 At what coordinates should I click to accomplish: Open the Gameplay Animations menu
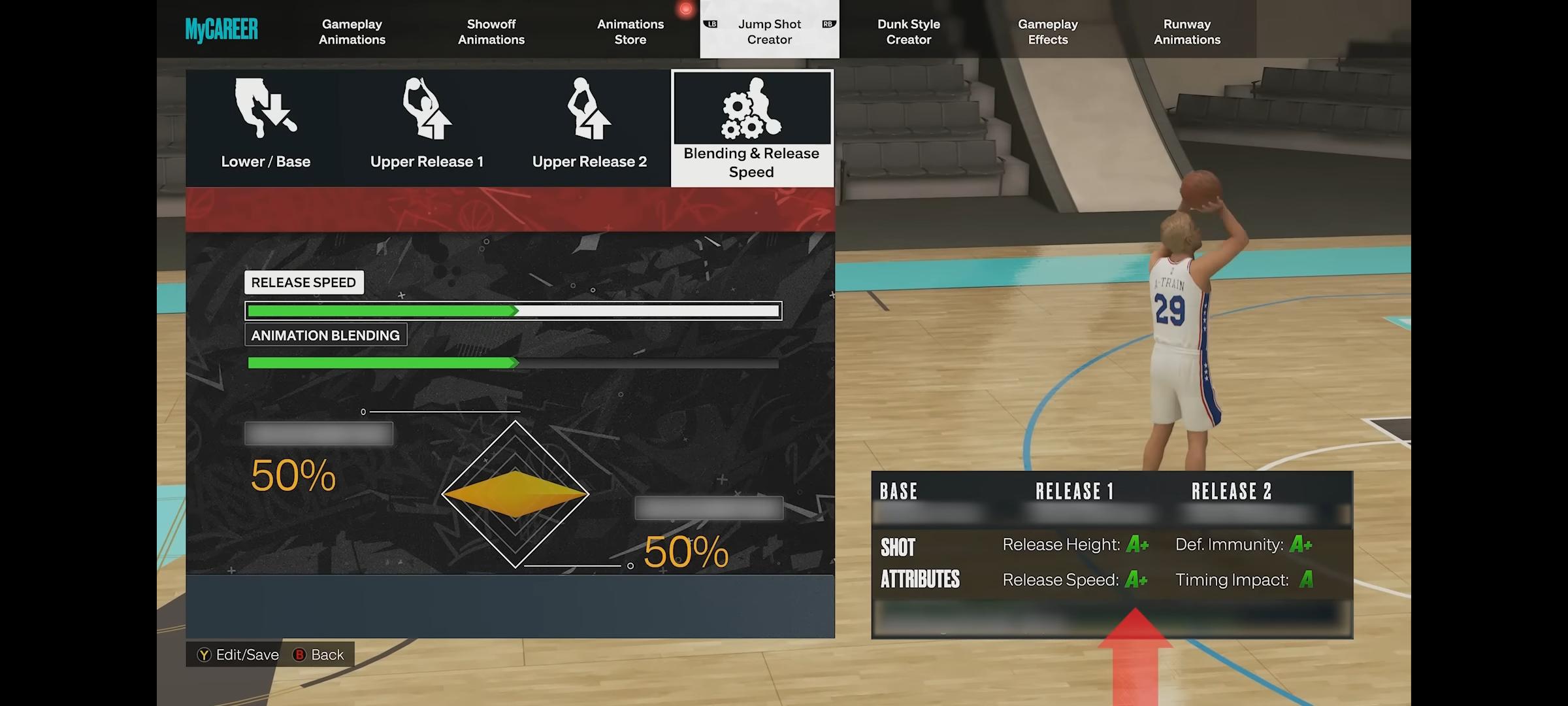click(x=351, y=31)
